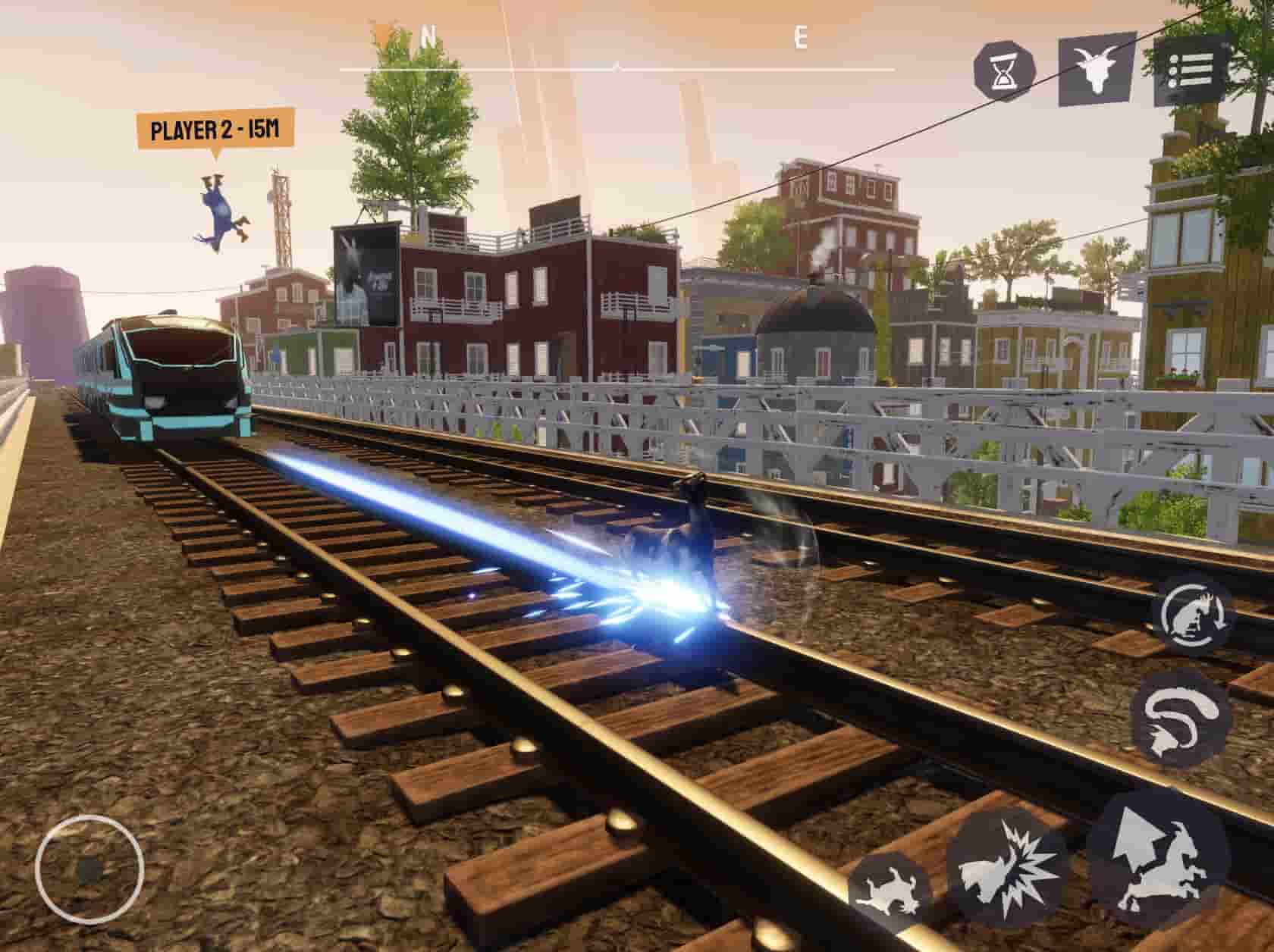Trigger the headbutt impact button
Image resolution: width=1274 pixels, height=952 pixels.
point(1007,872)
